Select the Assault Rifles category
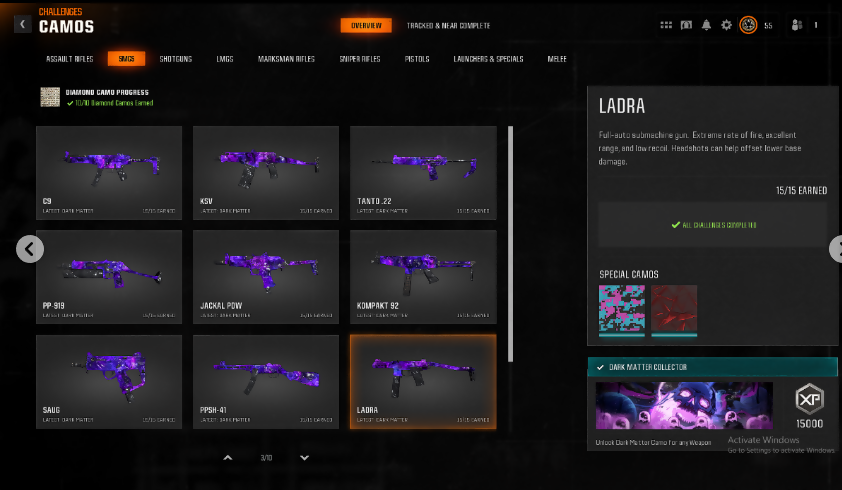Image resolution: width=842 pixels, height=490 pixels. [70, 59]
